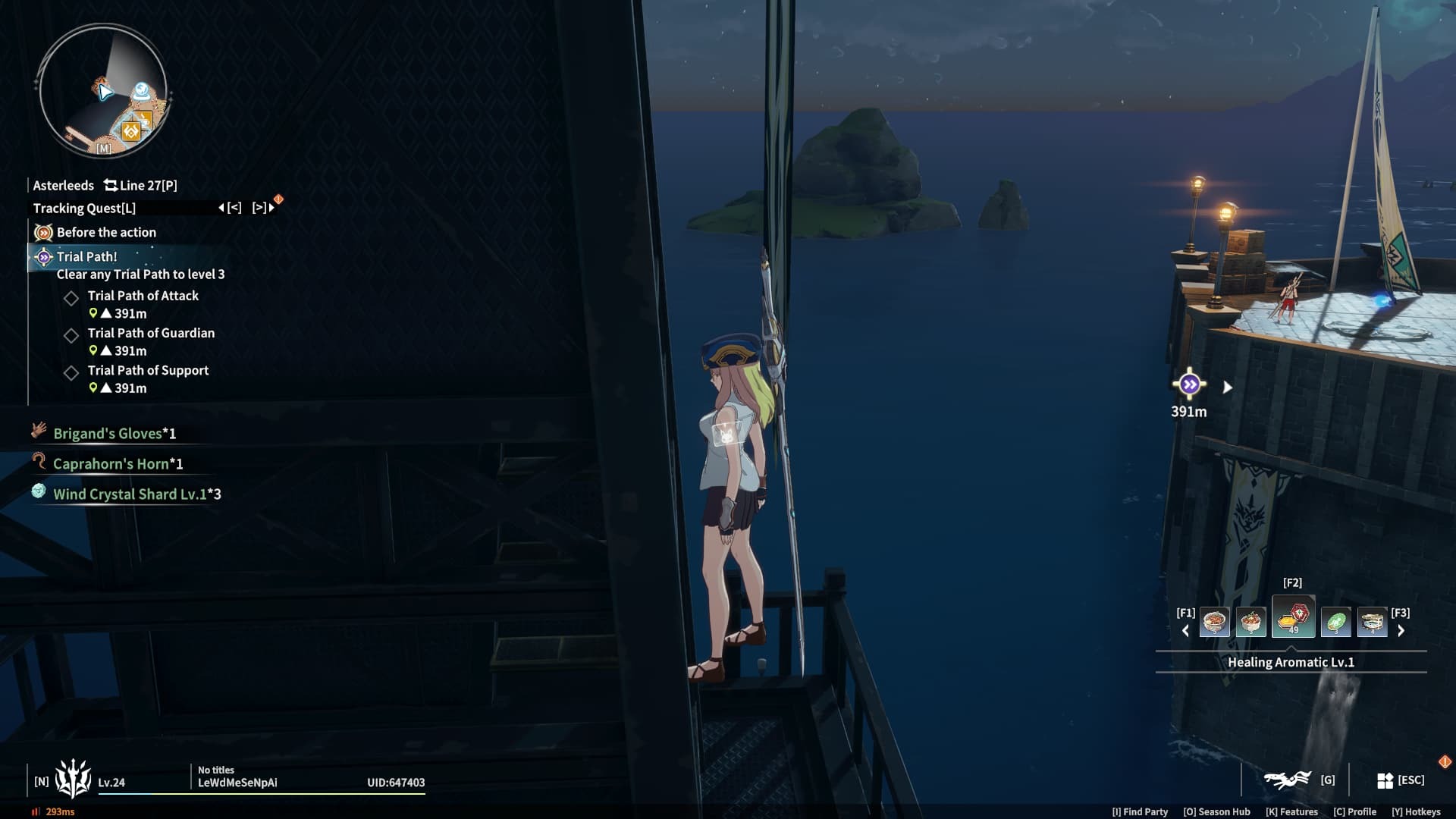Viewport: 1456px width, 819px height.
Task: Show the next tracked quest
Action: point(262,207)
